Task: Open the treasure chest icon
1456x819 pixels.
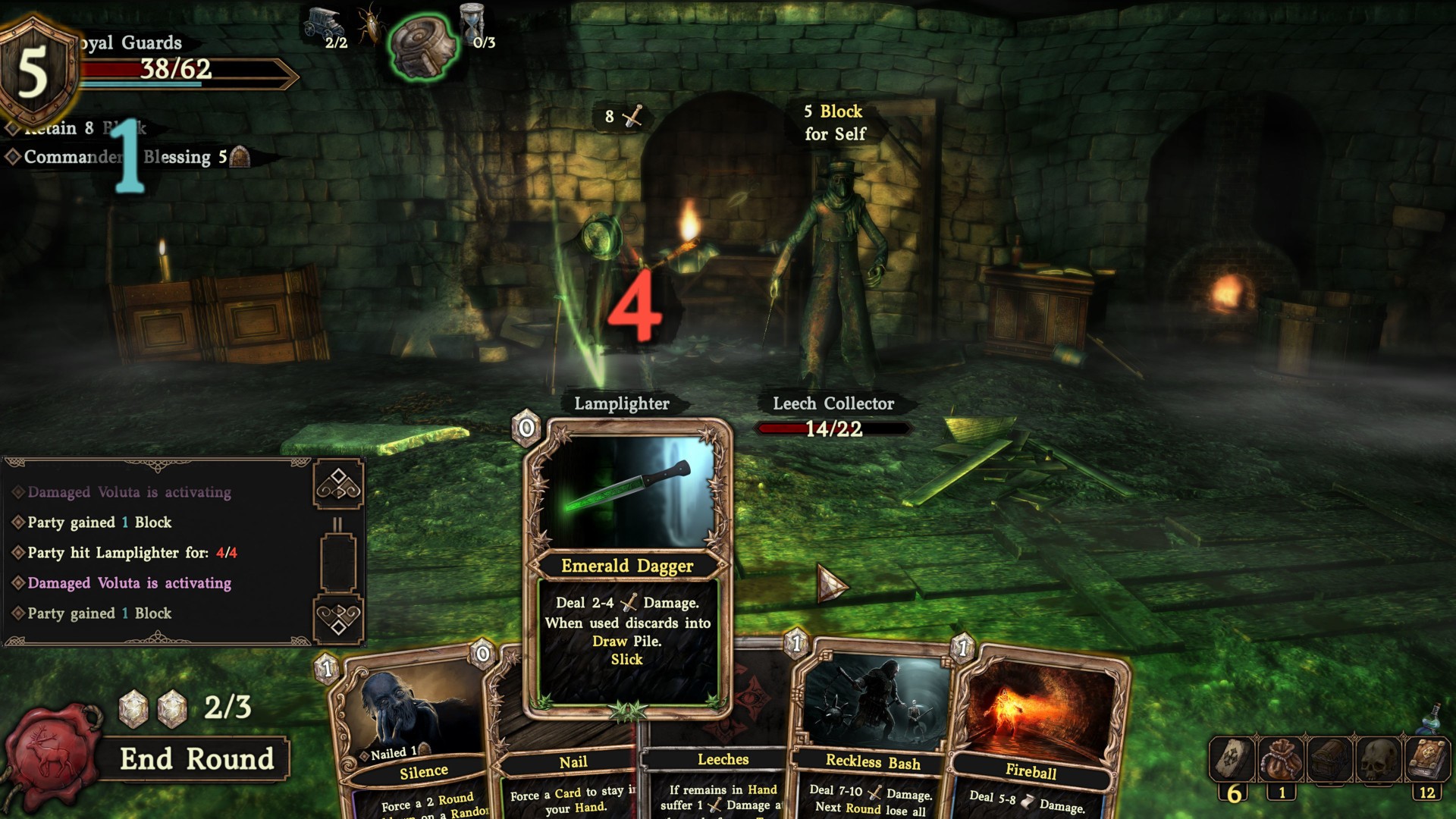Action: 1329,759
